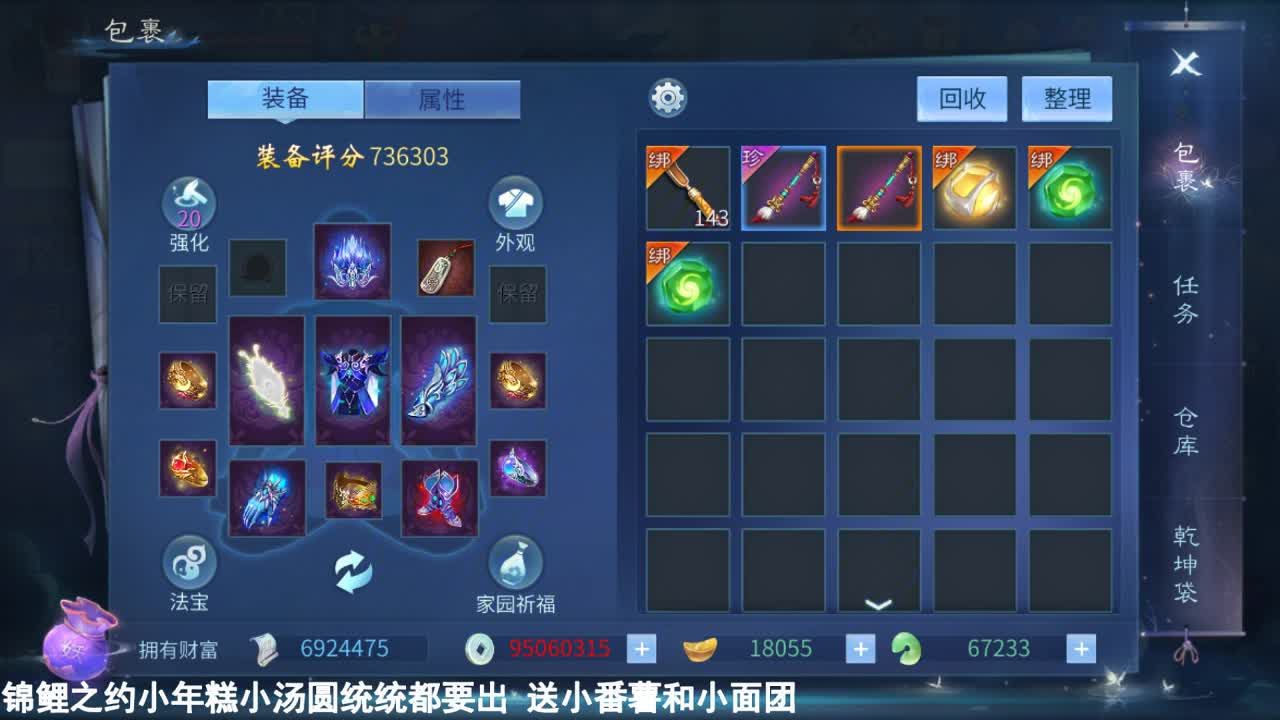Toggle the left 保留 (Keep) slot
The width and height of the screenshot is (1280, 720).
coord(188,294)
